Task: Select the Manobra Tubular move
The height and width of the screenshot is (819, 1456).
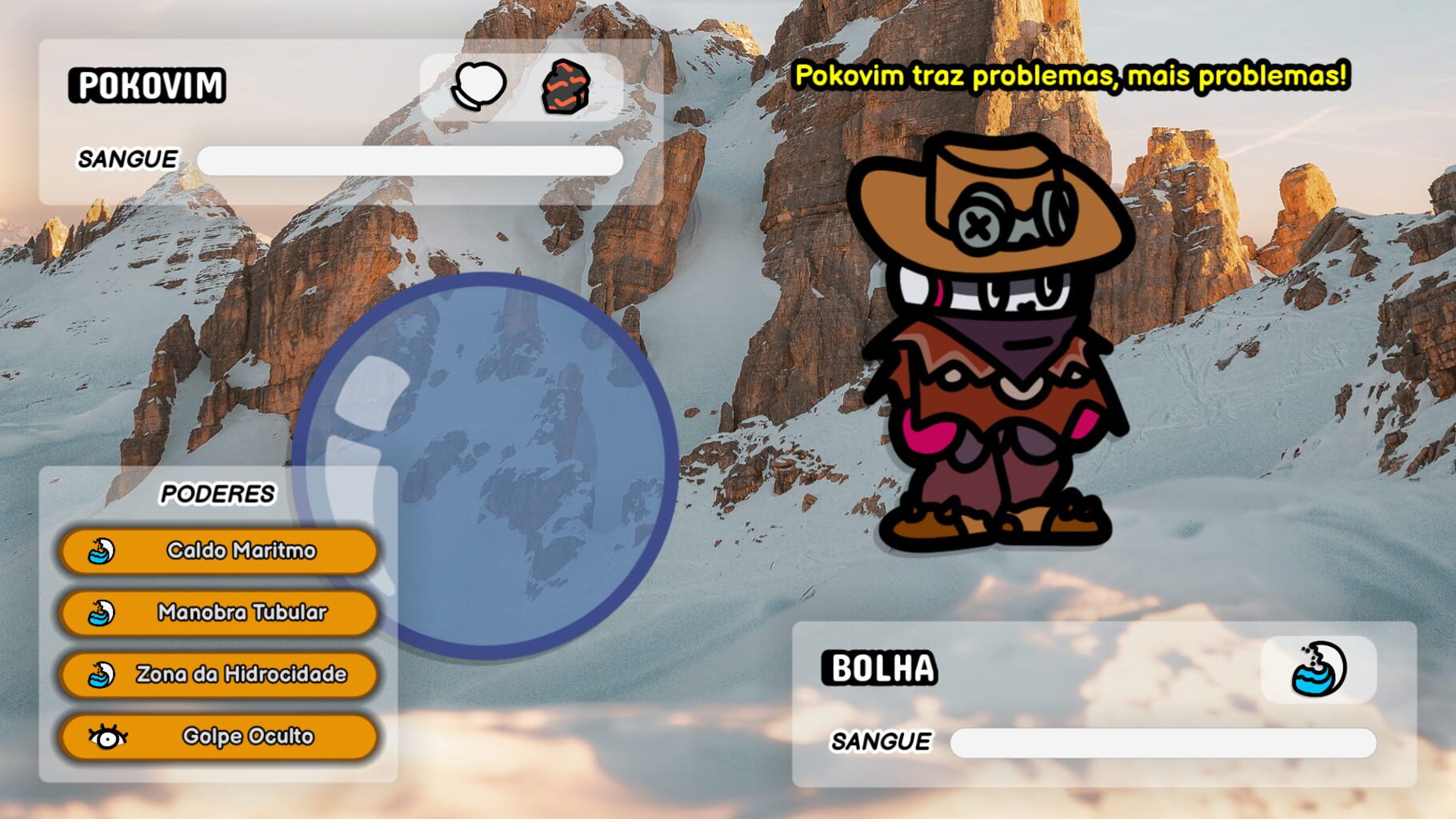Action: click(x=240, y=613)
